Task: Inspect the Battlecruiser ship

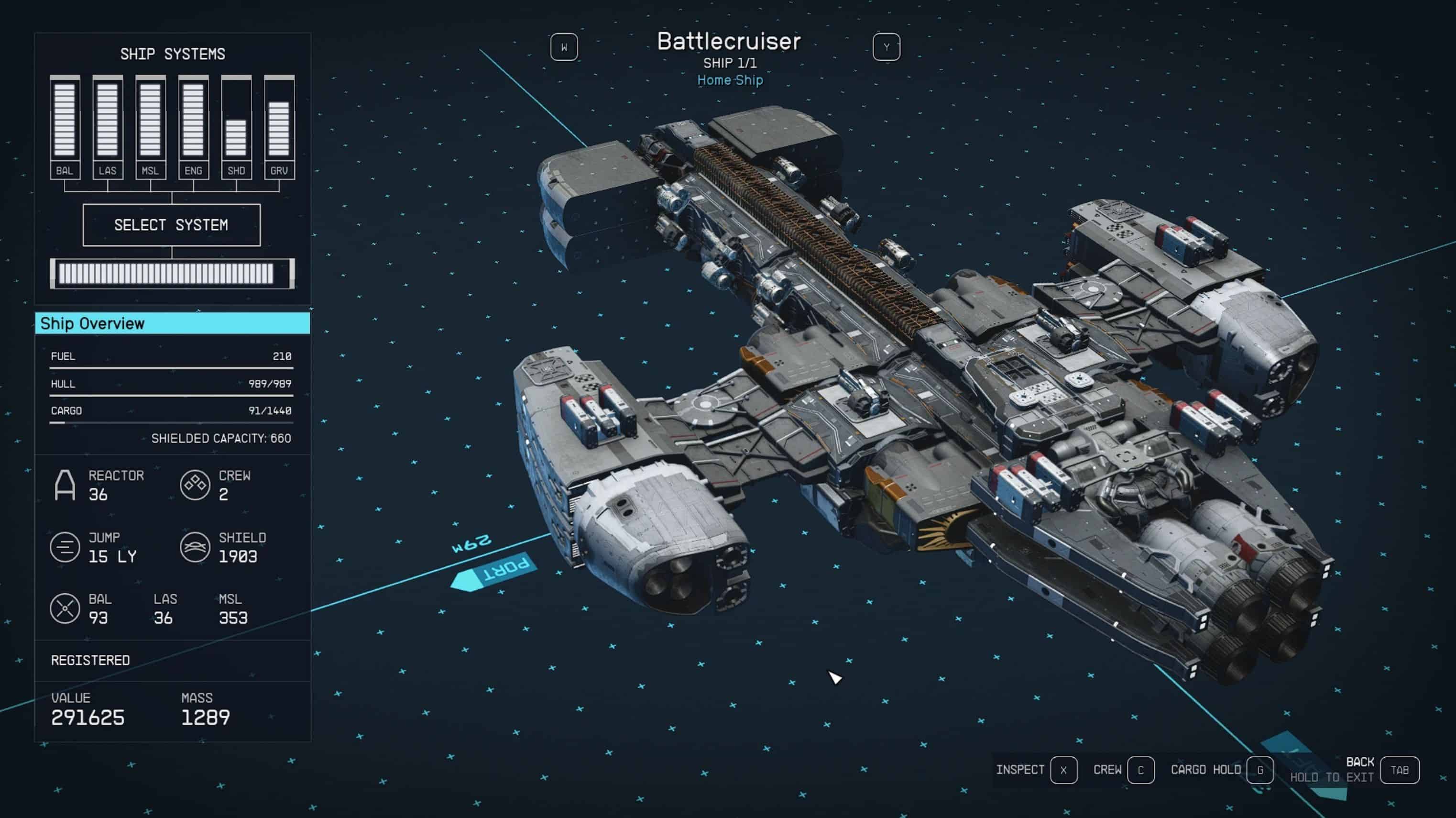Action: point(1063,770)
